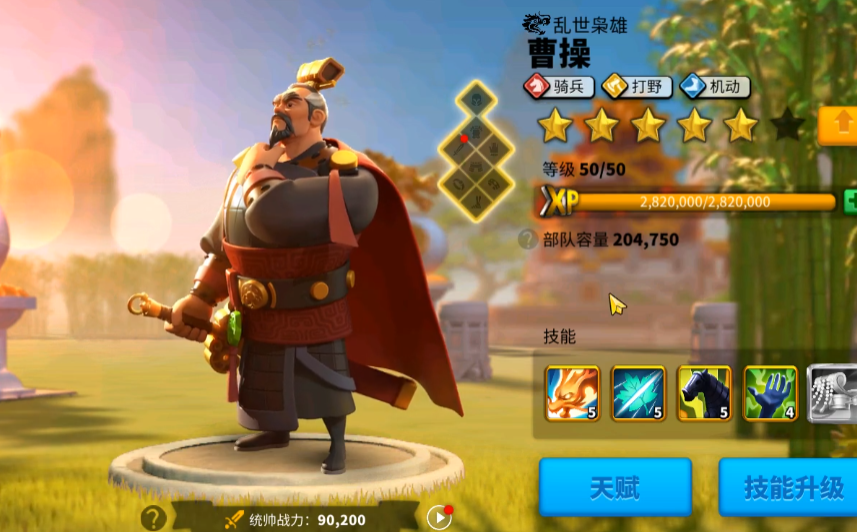Select the black horse skill icon
857x532 pixels.
click(x=704, y=393)
